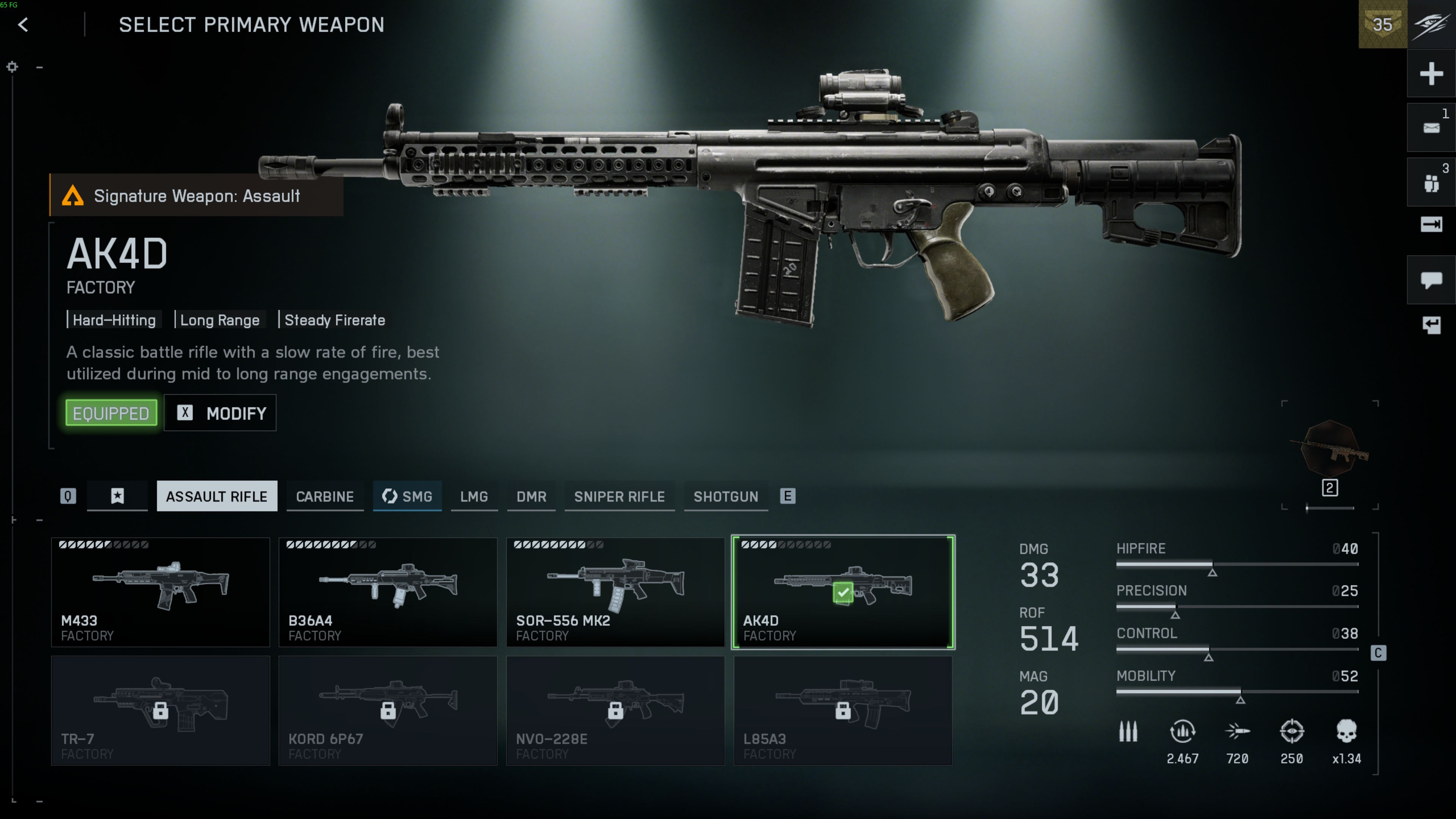Screen dimensions: 1456x819
Task: Click the green Equipped button
Action: [111, 413]
